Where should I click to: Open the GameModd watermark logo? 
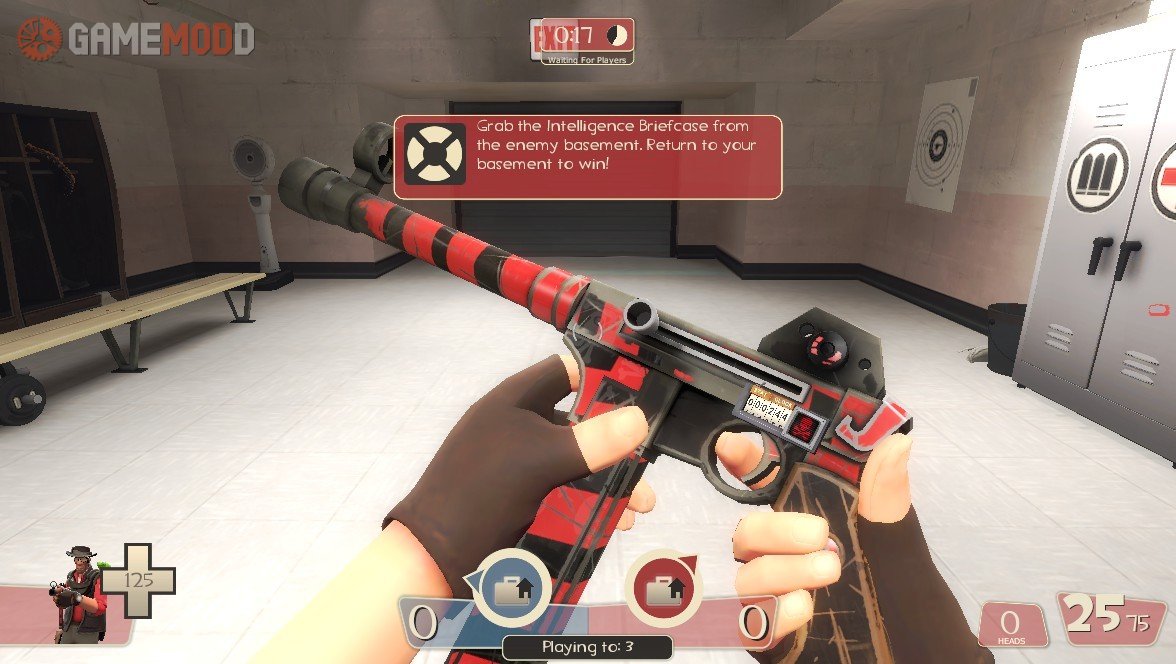pyautogui.click(x=135, y=38)
